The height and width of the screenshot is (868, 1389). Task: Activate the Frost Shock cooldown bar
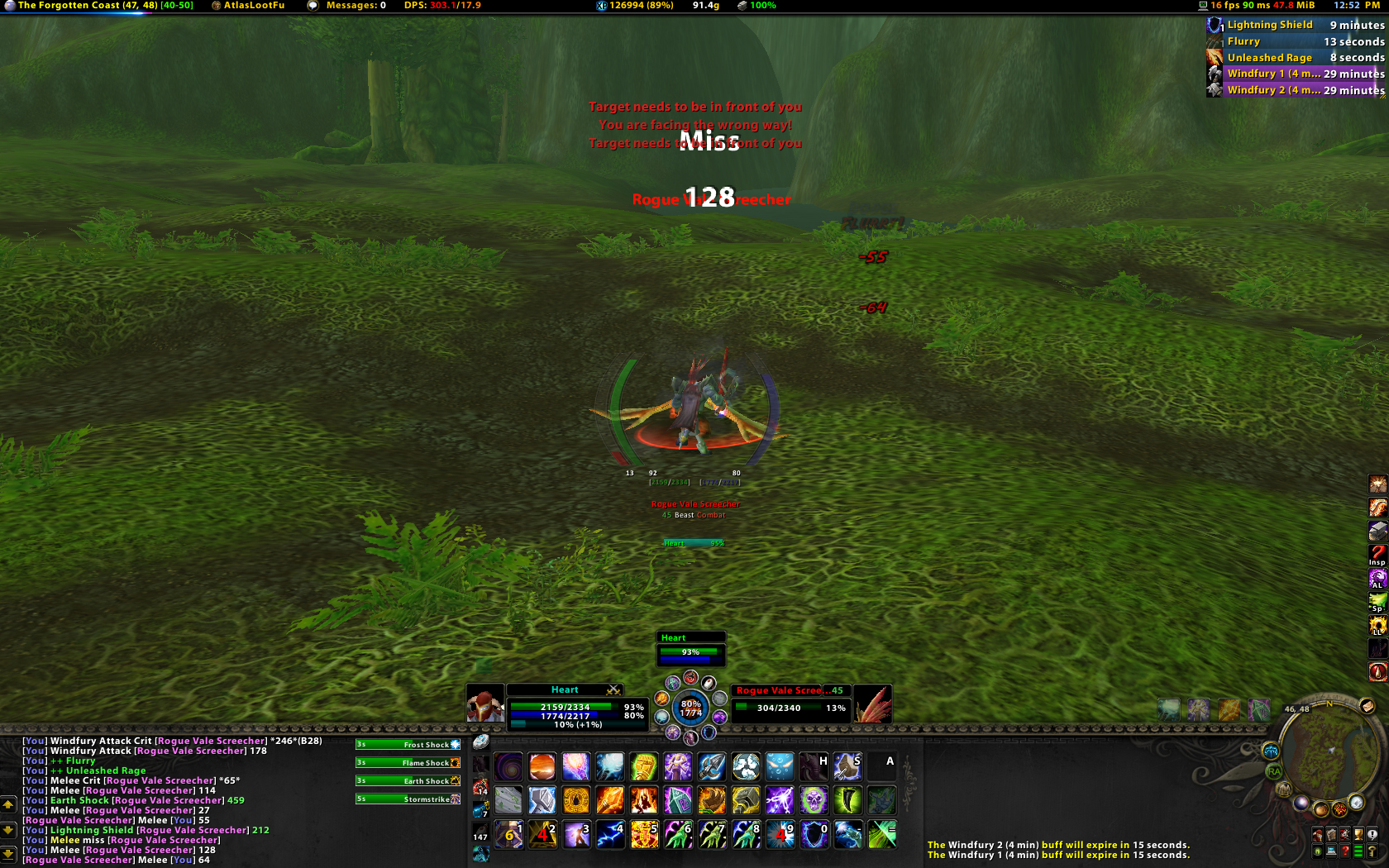(408, 745)
